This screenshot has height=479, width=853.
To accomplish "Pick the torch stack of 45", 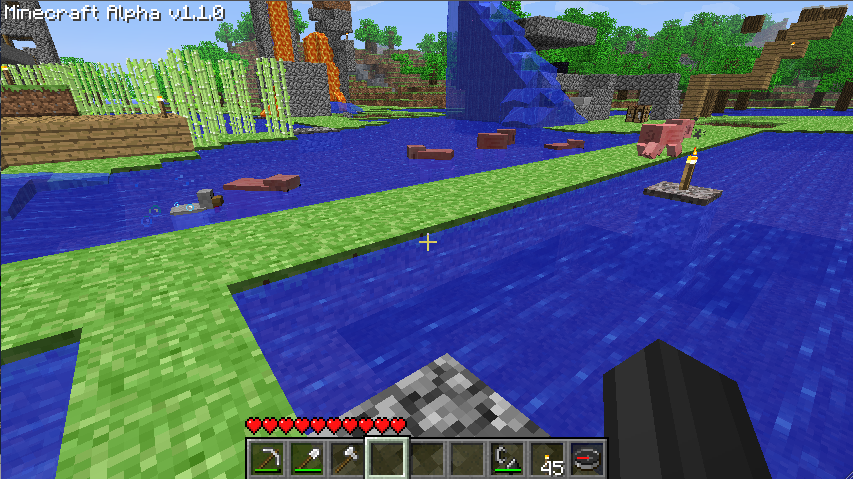I will [x=546, y=459].
